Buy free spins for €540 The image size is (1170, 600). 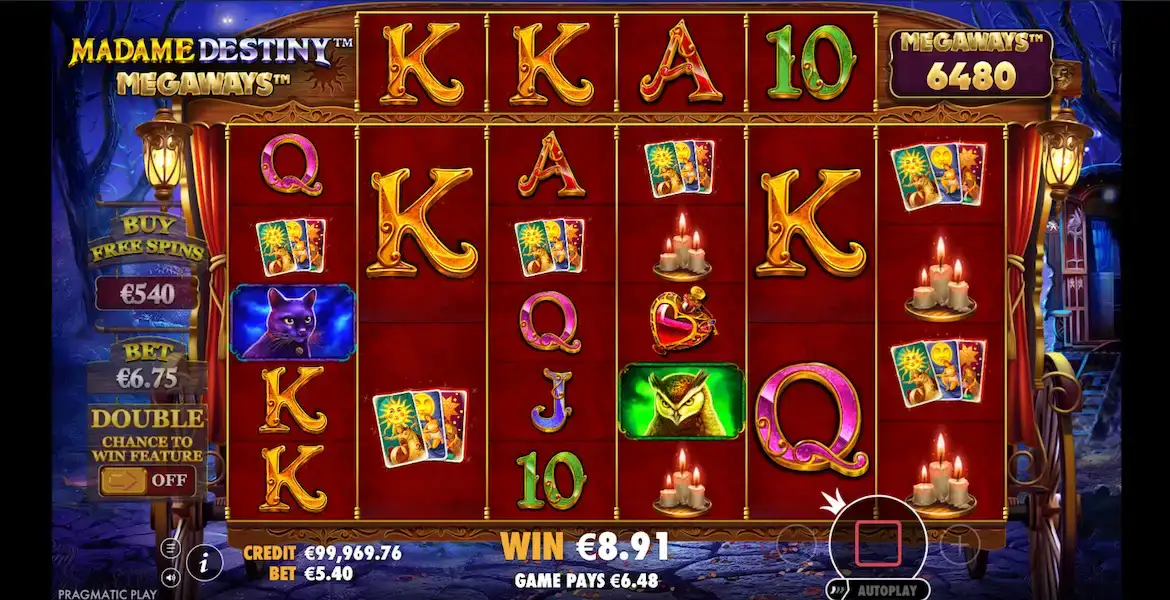coord(147,293)
